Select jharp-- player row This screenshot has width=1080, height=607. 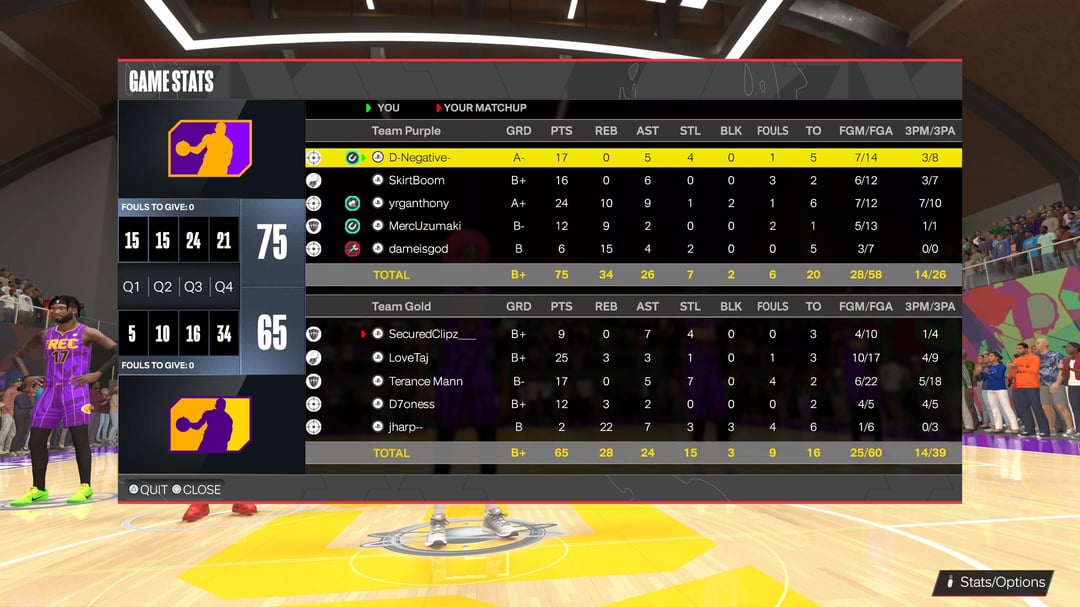(x=405, y=427)
